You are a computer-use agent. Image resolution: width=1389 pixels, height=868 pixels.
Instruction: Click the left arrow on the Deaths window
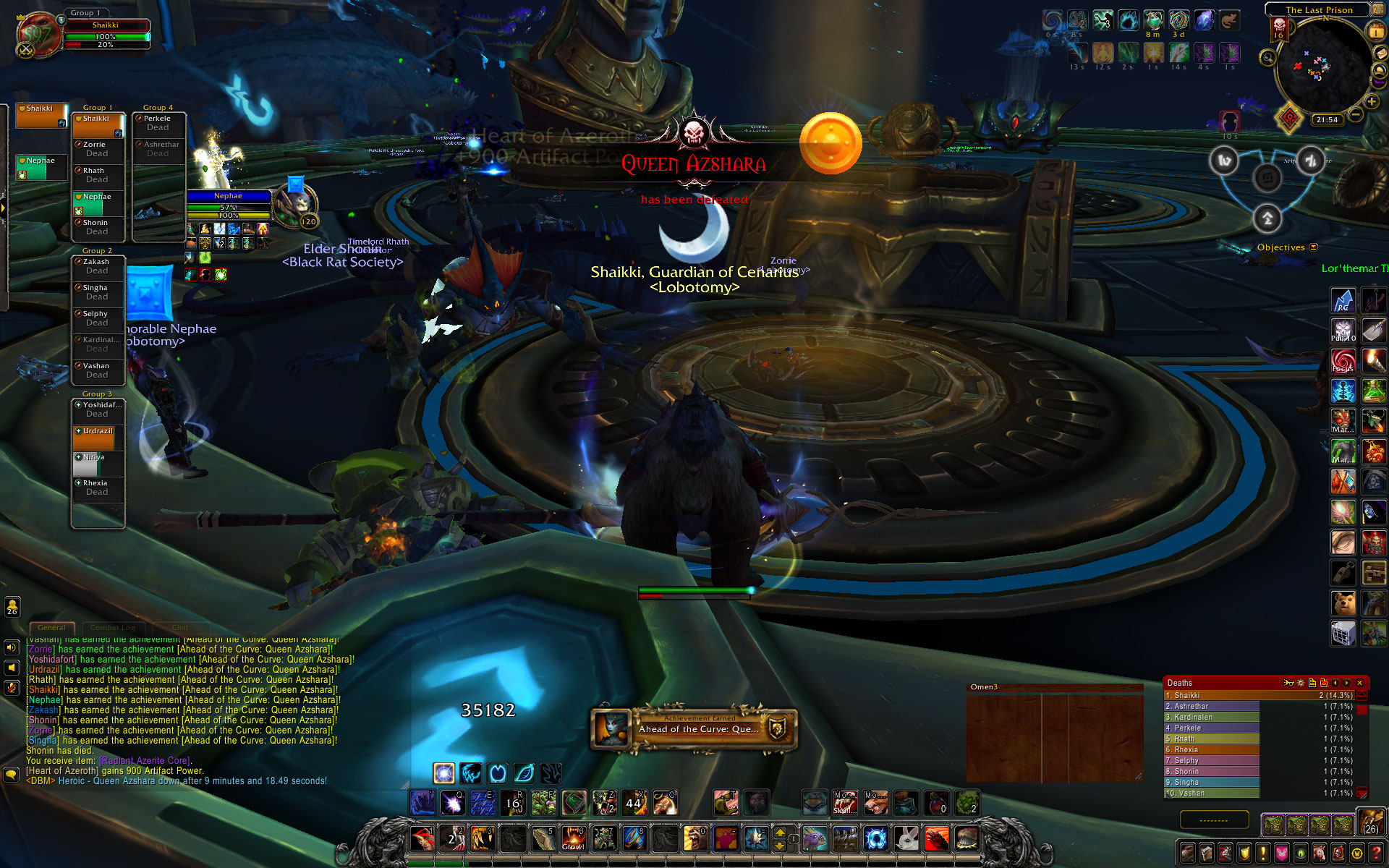point(1335,683)
